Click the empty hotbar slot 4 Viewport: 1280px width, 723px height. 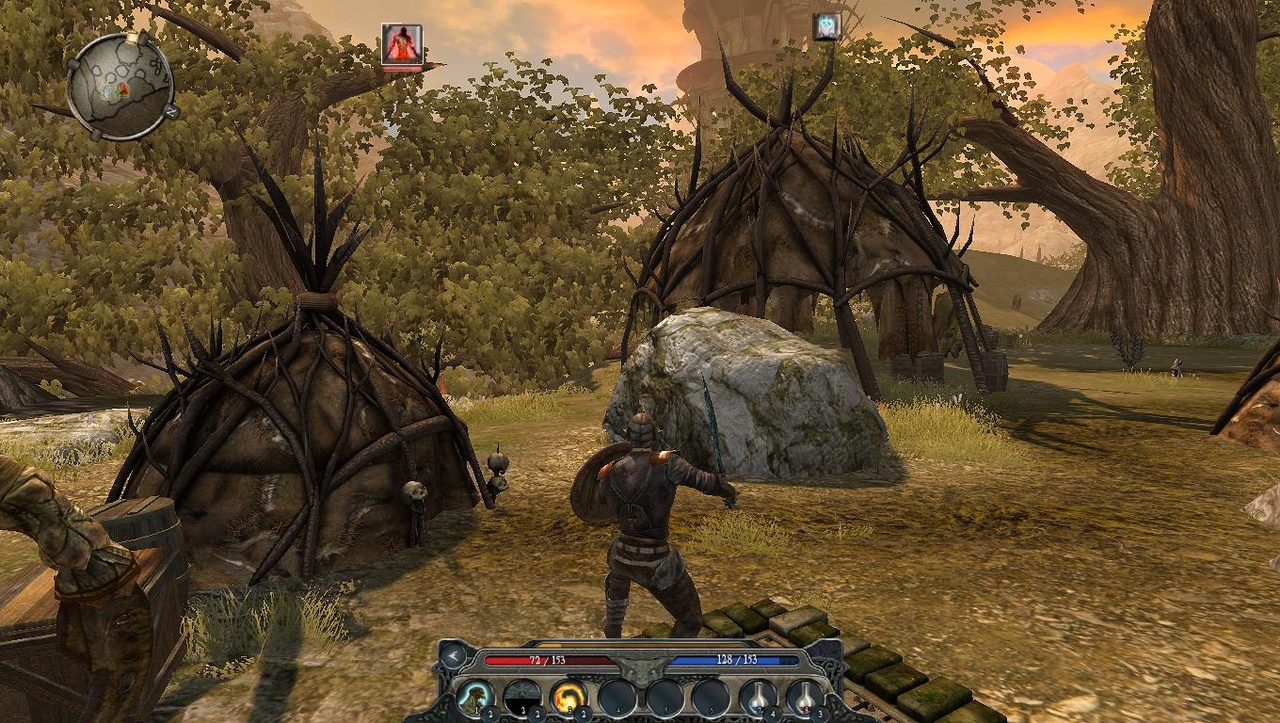[618, 696]
